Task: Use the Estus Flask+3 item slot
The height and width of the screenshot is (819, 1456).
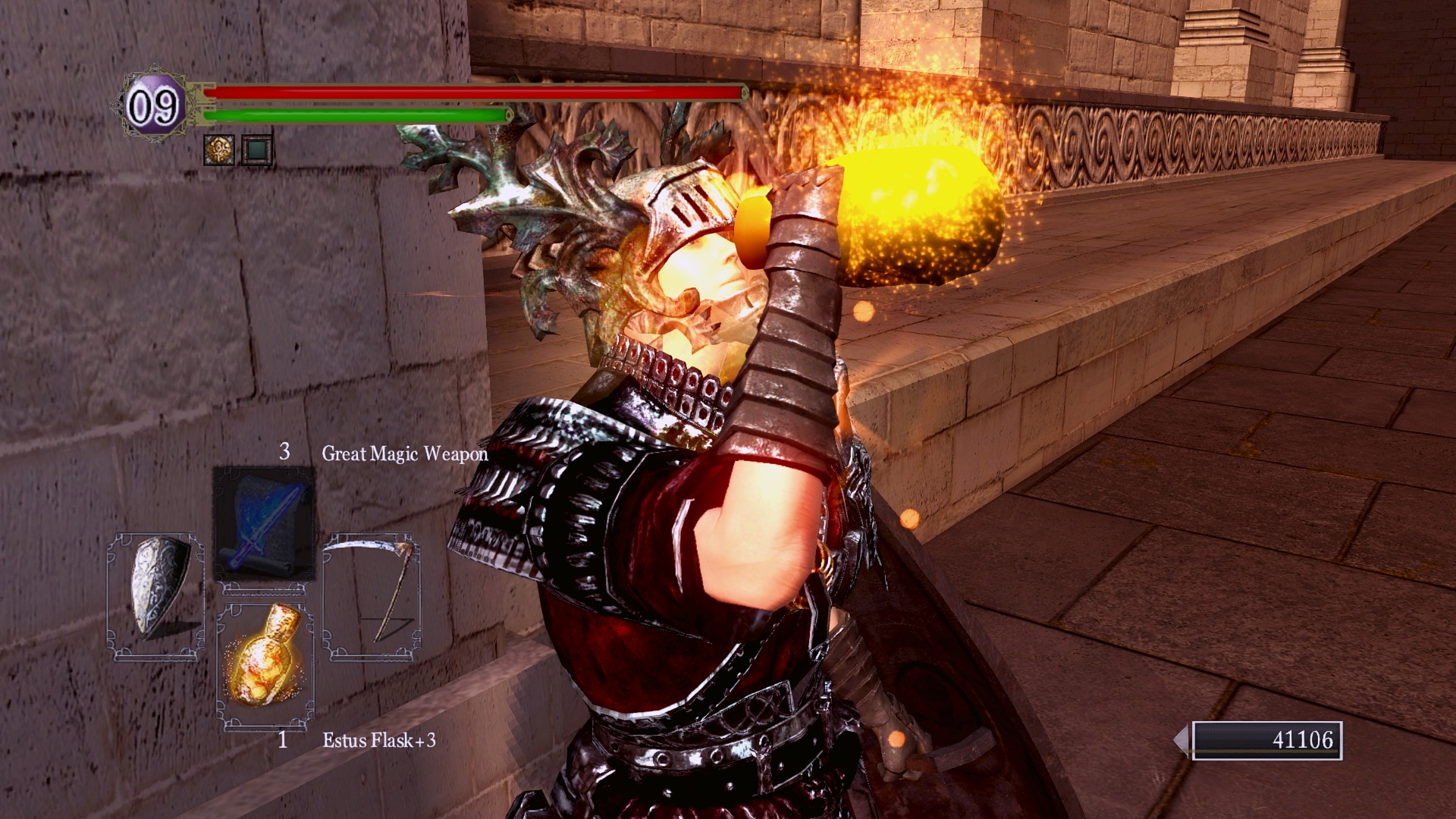Action: point(265,665)
